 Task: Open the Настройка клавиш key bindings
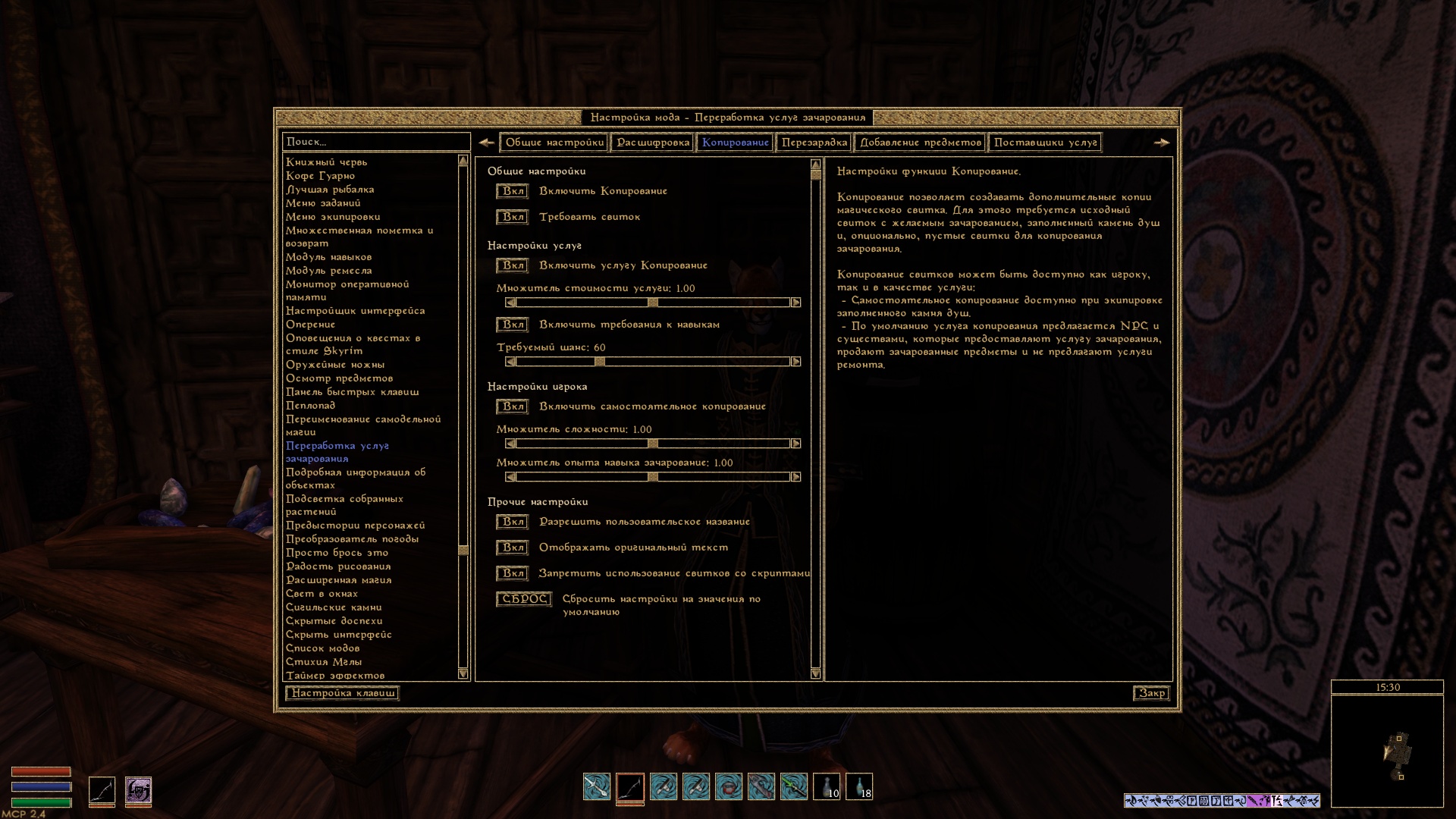pos(342,693)
